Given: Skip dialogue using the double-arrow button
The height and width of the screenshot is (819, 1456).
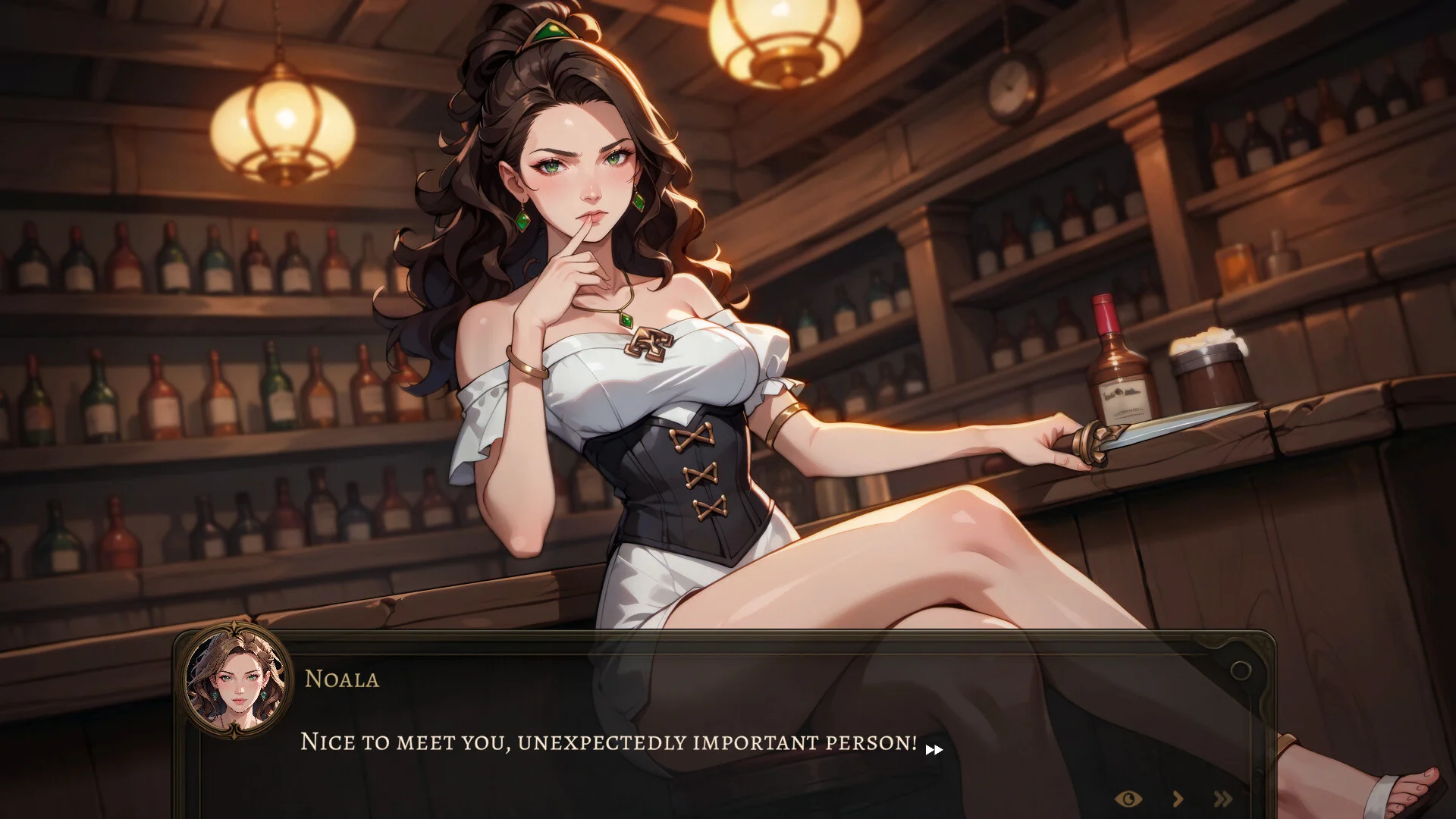Looking at the screenshot, I should point(1222,799).
